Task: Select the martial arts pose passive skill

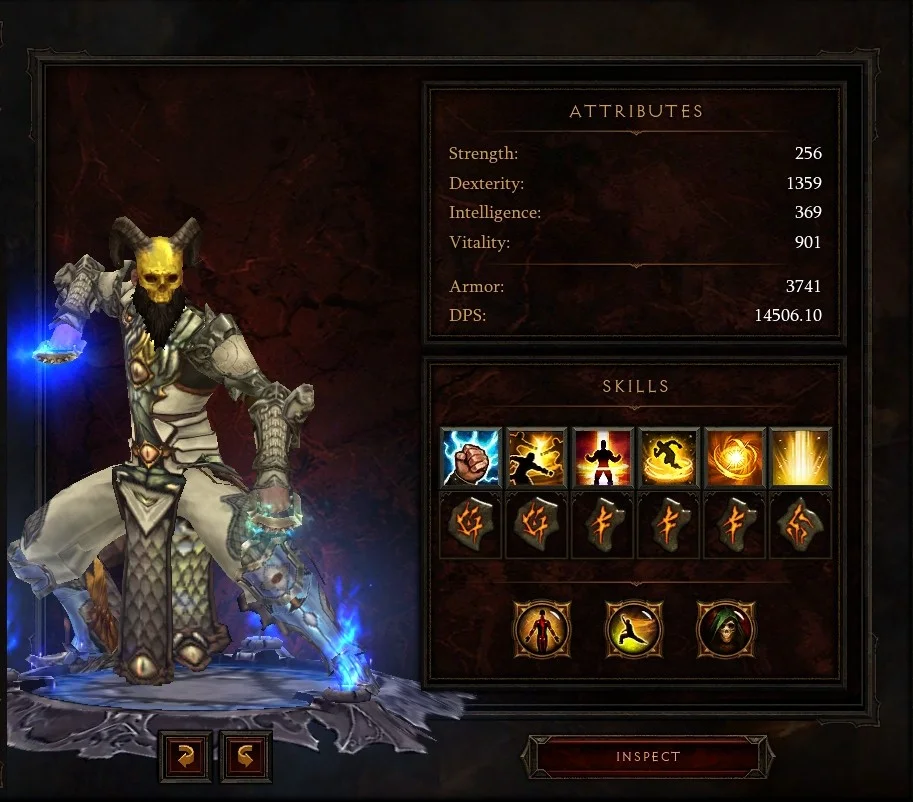Action: [634, 630]
